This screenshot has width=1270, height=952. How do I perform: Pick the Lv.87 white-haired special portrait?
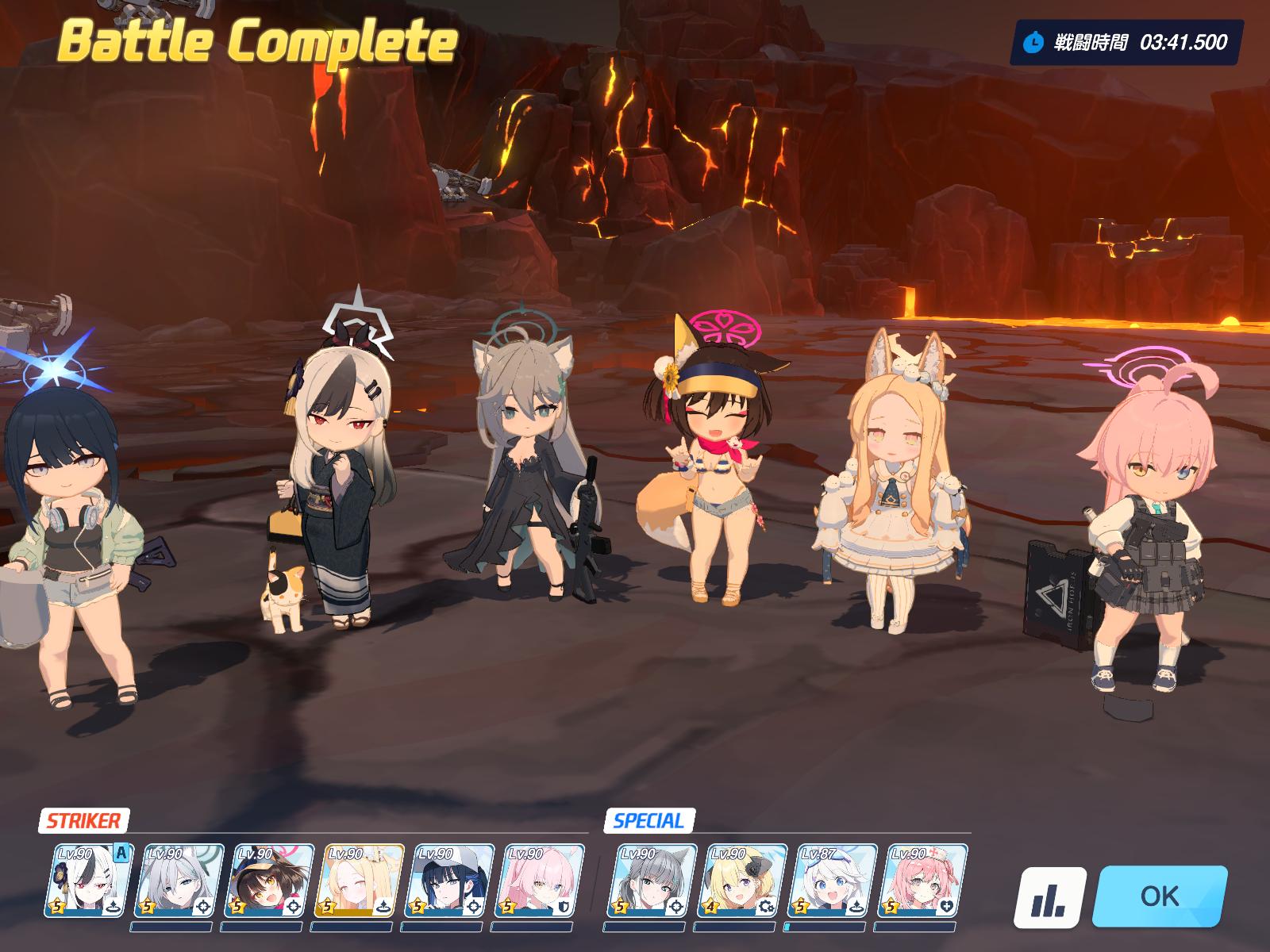tap(833, 881)
